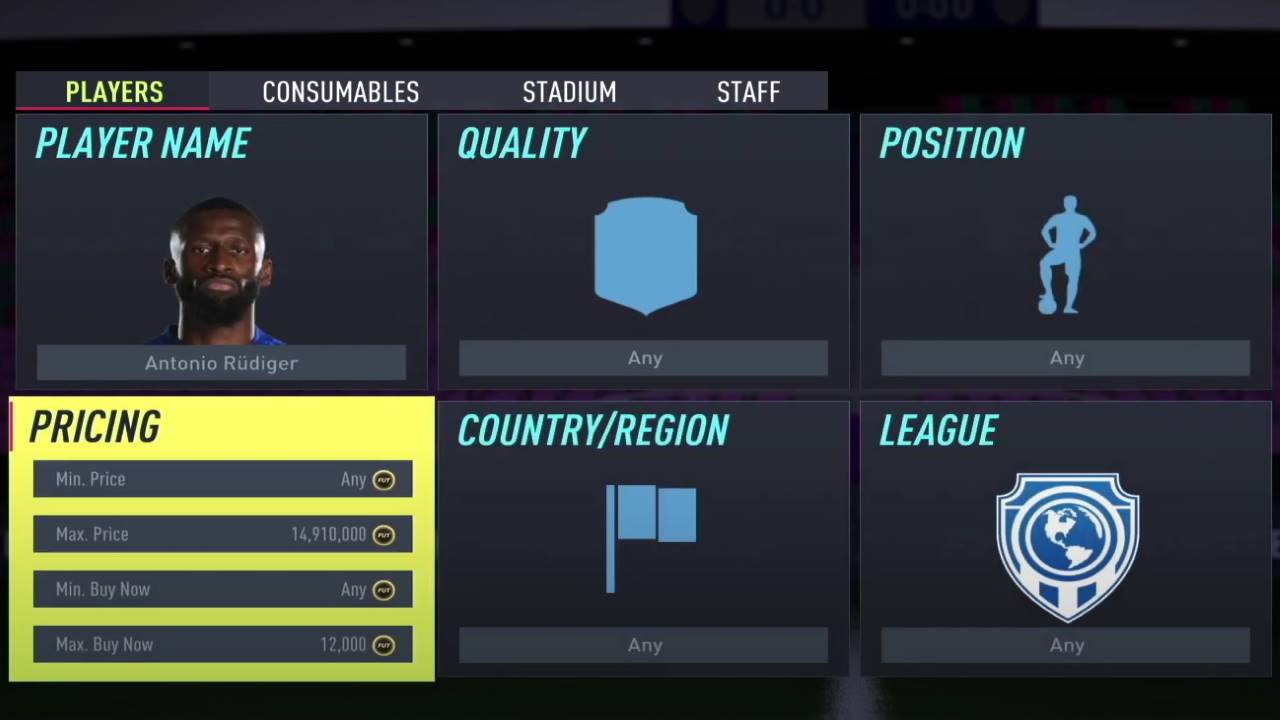Open the Quality dropdown showing Any
Viewport: 1280px width, 720px height.
point(645,357)
